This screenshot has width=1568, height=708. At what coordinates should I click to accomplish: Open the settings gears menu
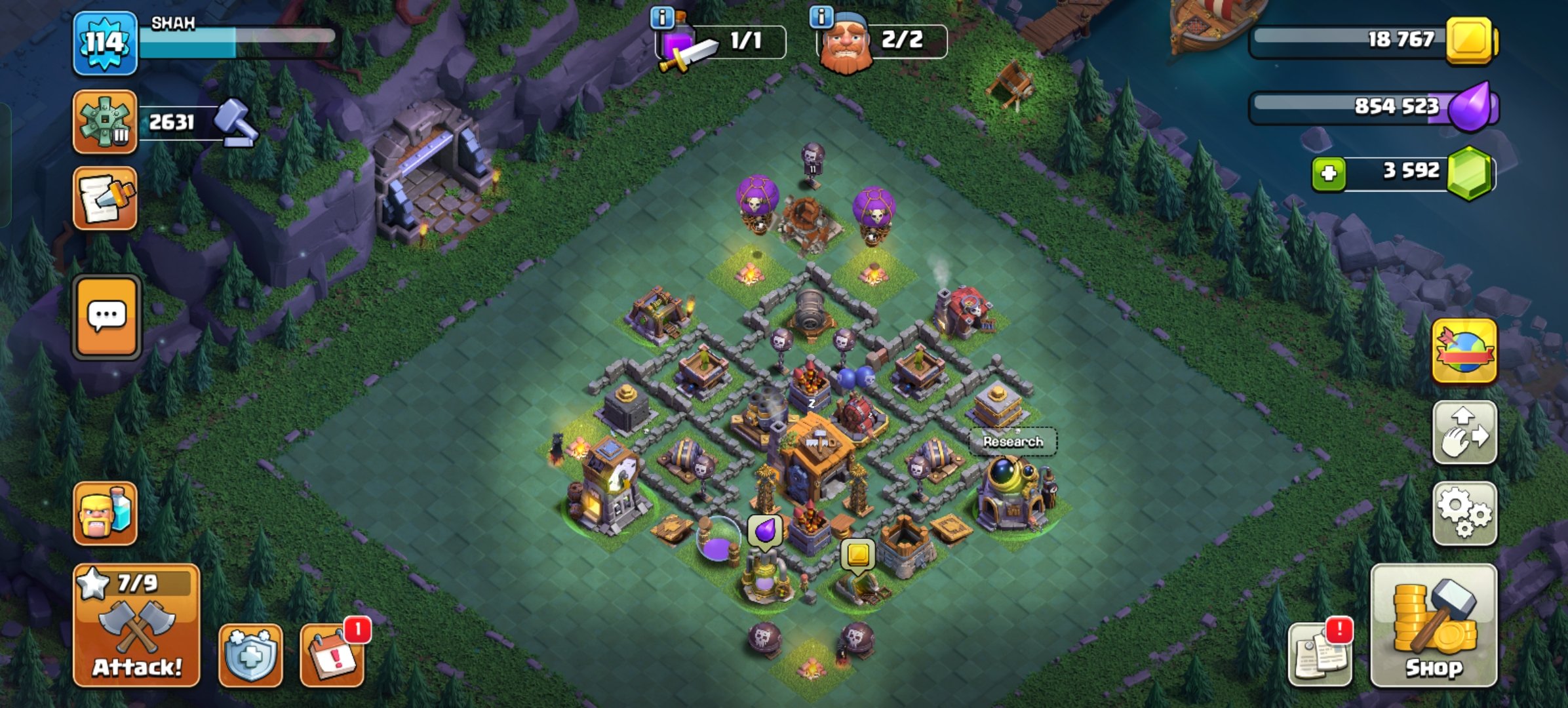[x=1464, y=514]
